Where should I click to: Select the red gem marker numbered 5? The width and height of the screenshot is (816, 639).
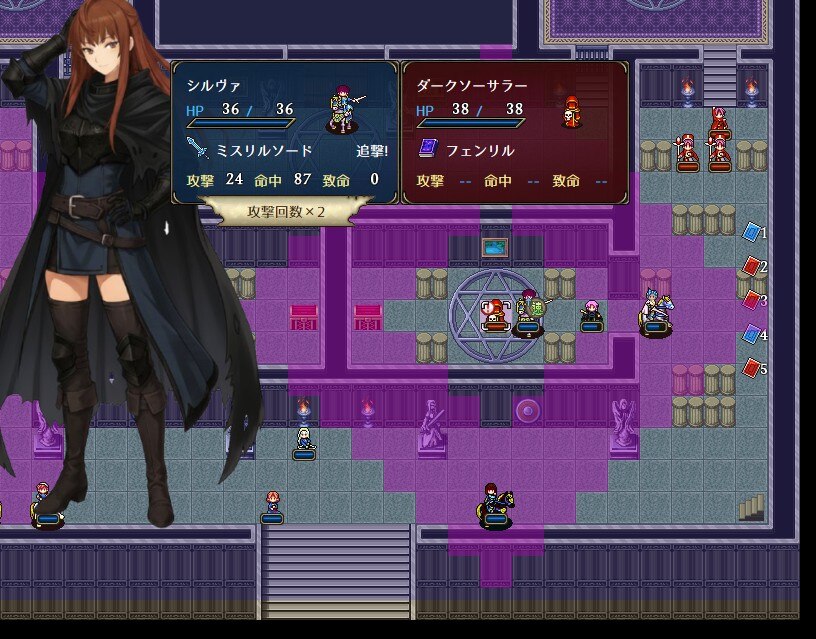pos(752,369)
